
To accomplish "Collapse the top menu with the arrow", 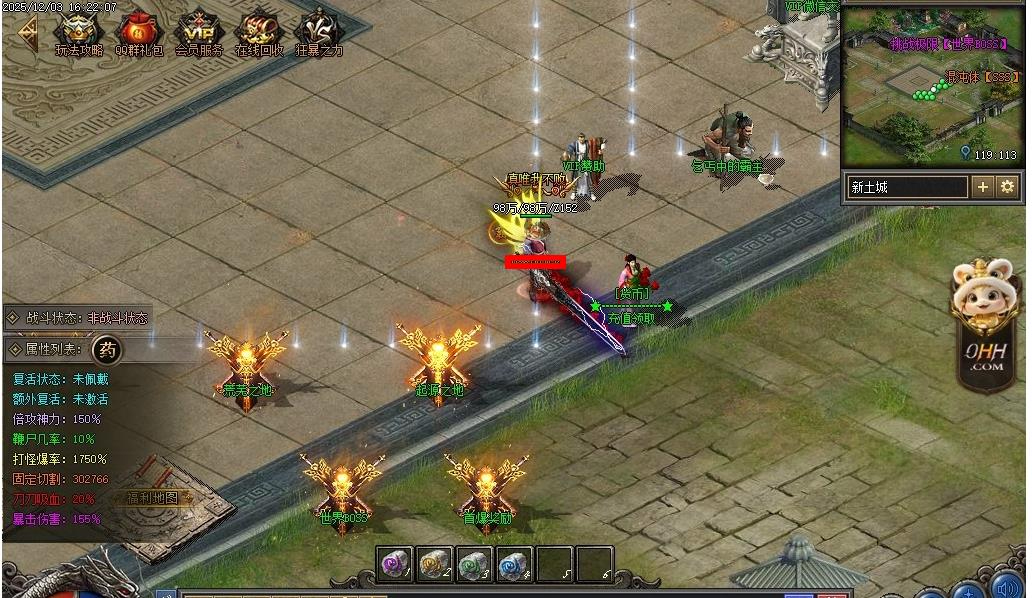I will pos(27,35).
